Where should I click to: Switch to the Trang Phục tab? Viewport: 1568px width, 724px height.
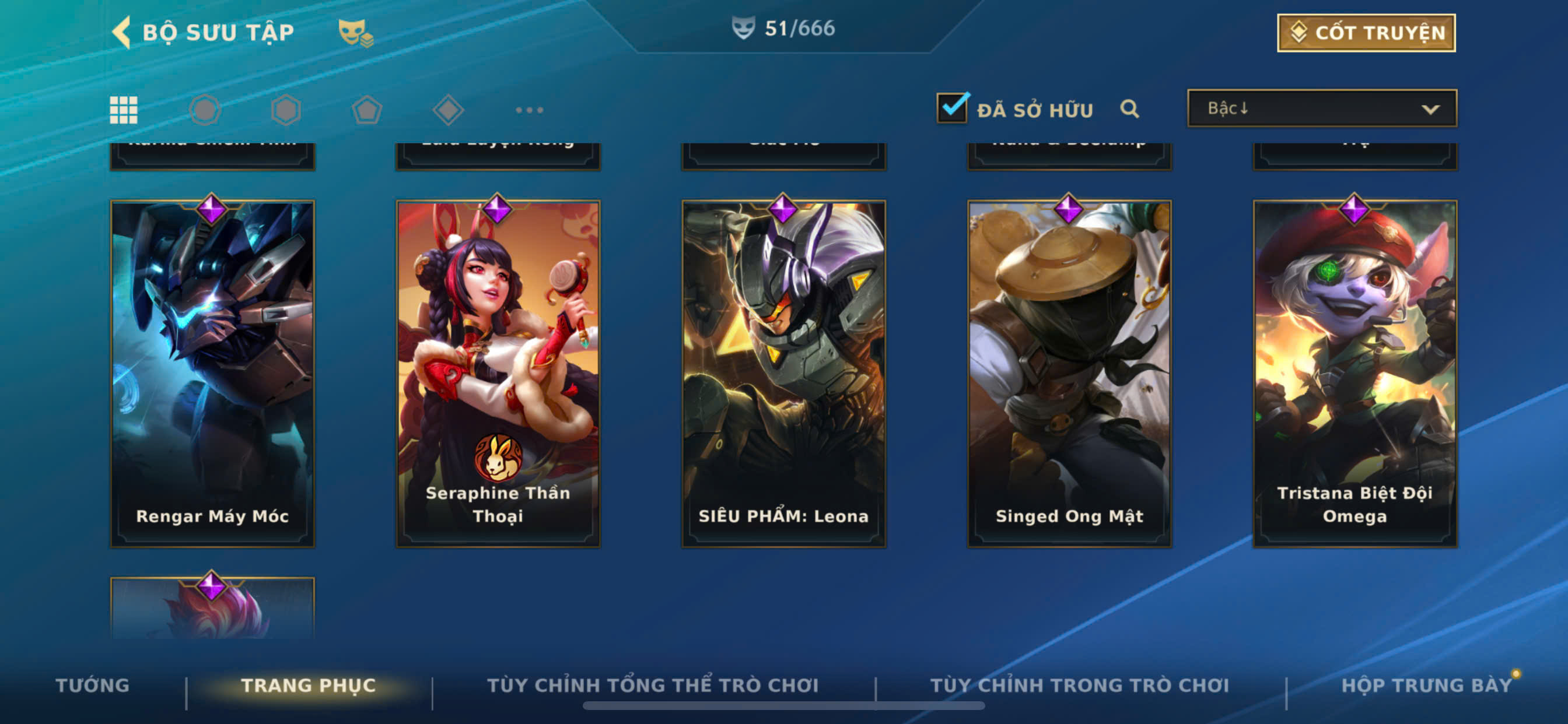click(308, 685)
